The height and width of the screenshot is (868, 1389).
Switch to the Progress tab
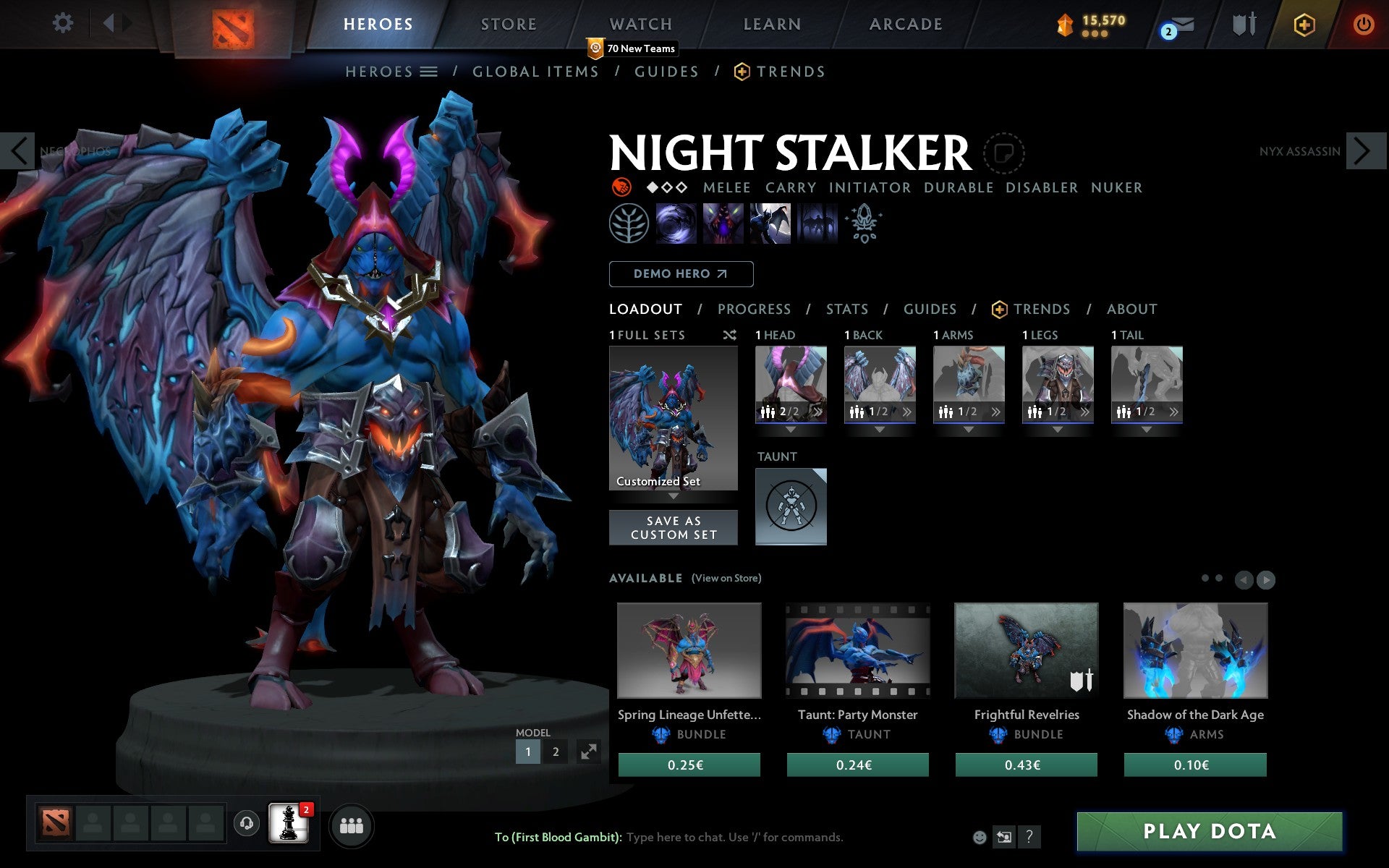754,309
